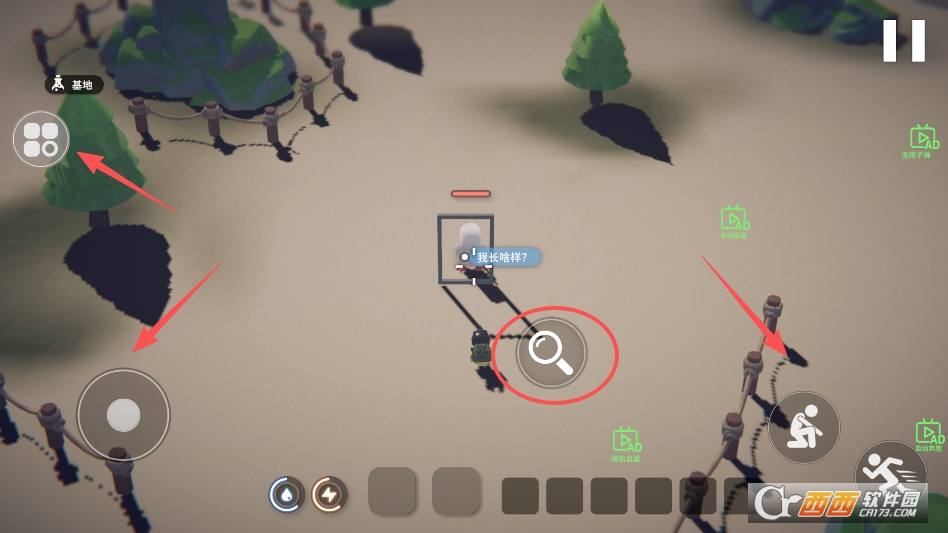Open the four-square grid menu button
948x533 pixels.
[x=41, y=139]
